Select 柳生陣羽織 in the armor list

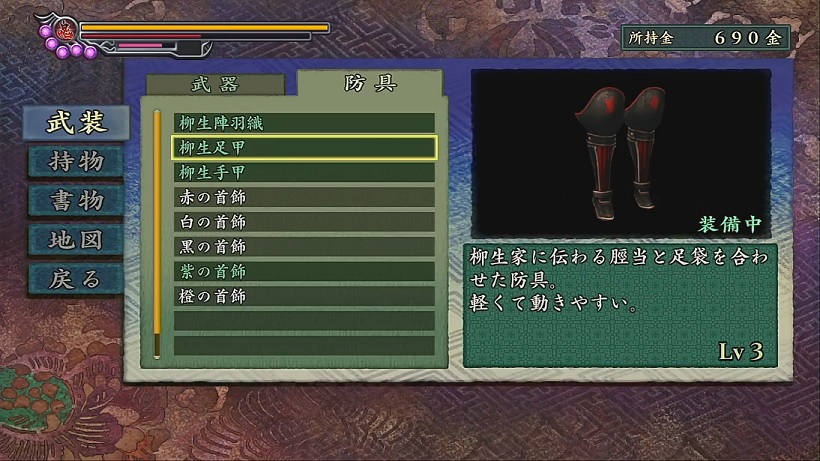[x=304, y=123]
